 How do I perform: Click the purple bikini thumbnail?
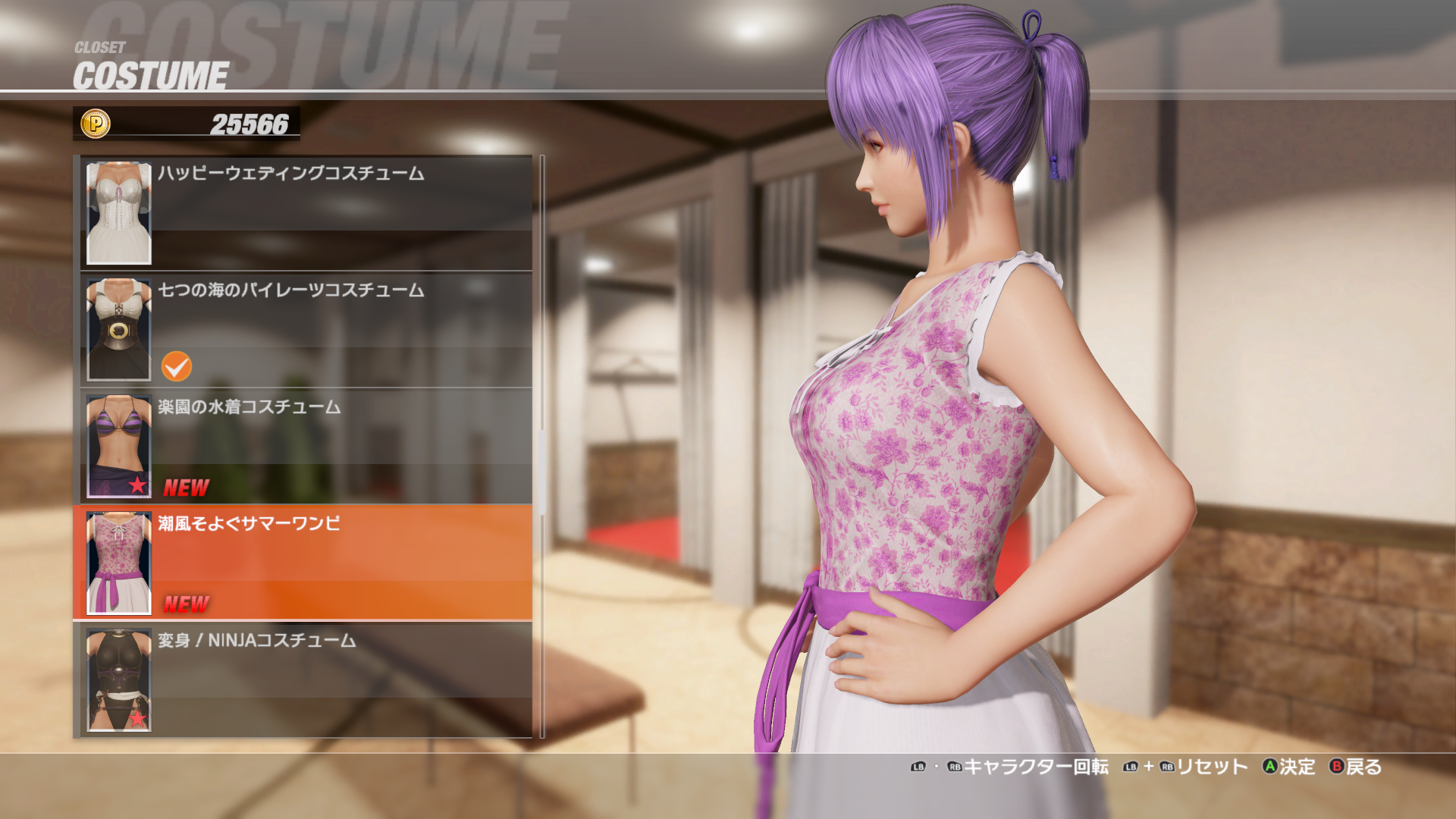tap(119, 447)
